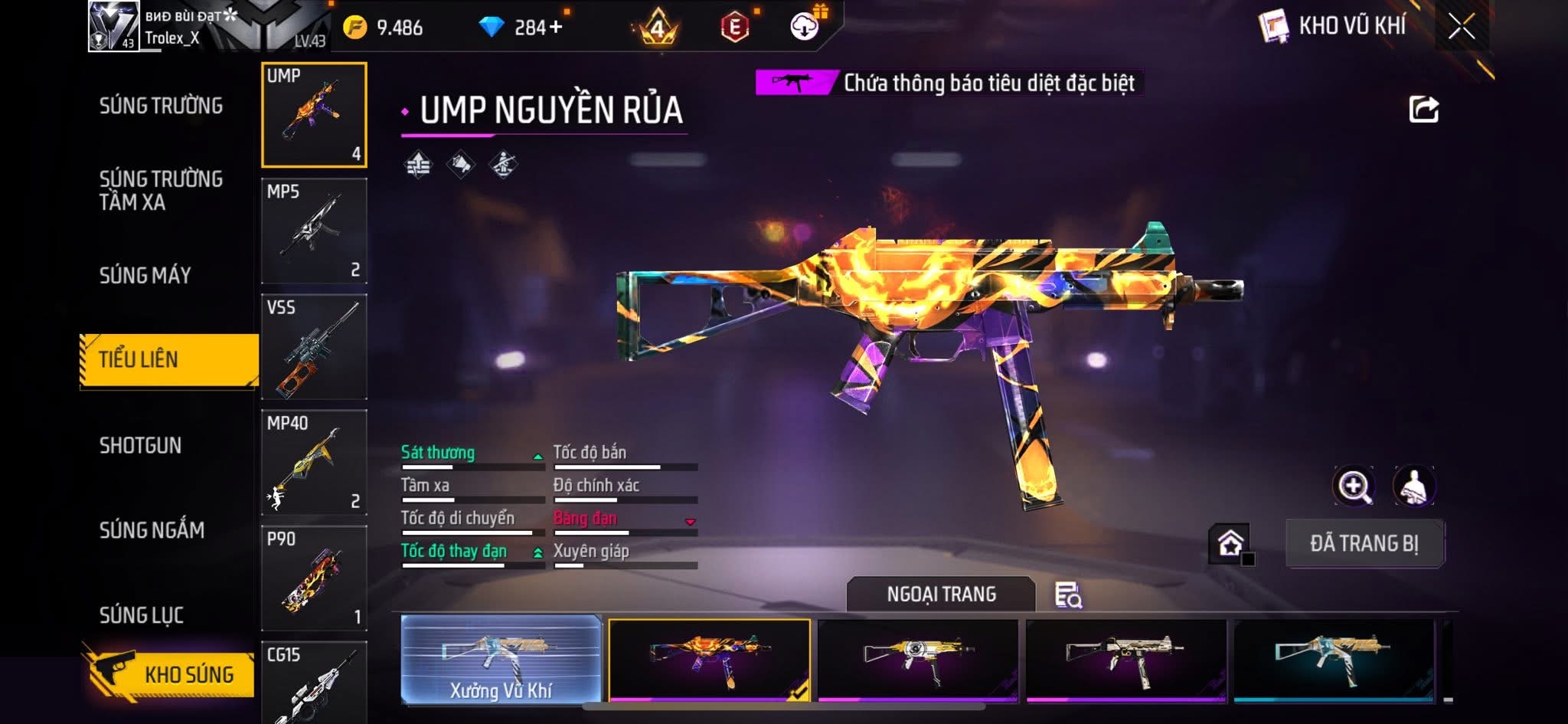Choose the Shotgun category
The height and width of the screenshot is (724, 1568).
click(141, 445)
